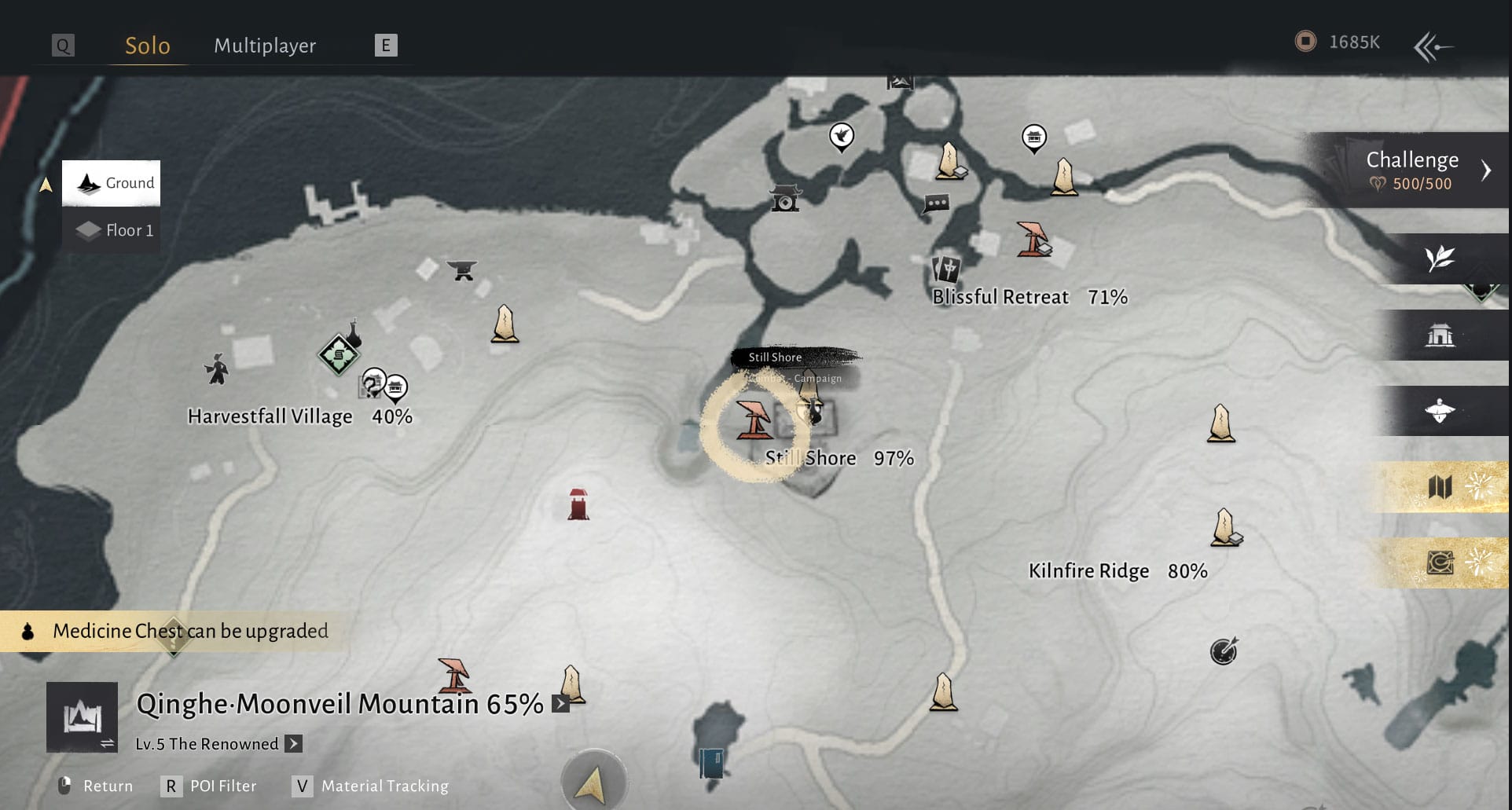
Task: Click the blacksmith anvil map marker
Action: [x=462, y=270]
